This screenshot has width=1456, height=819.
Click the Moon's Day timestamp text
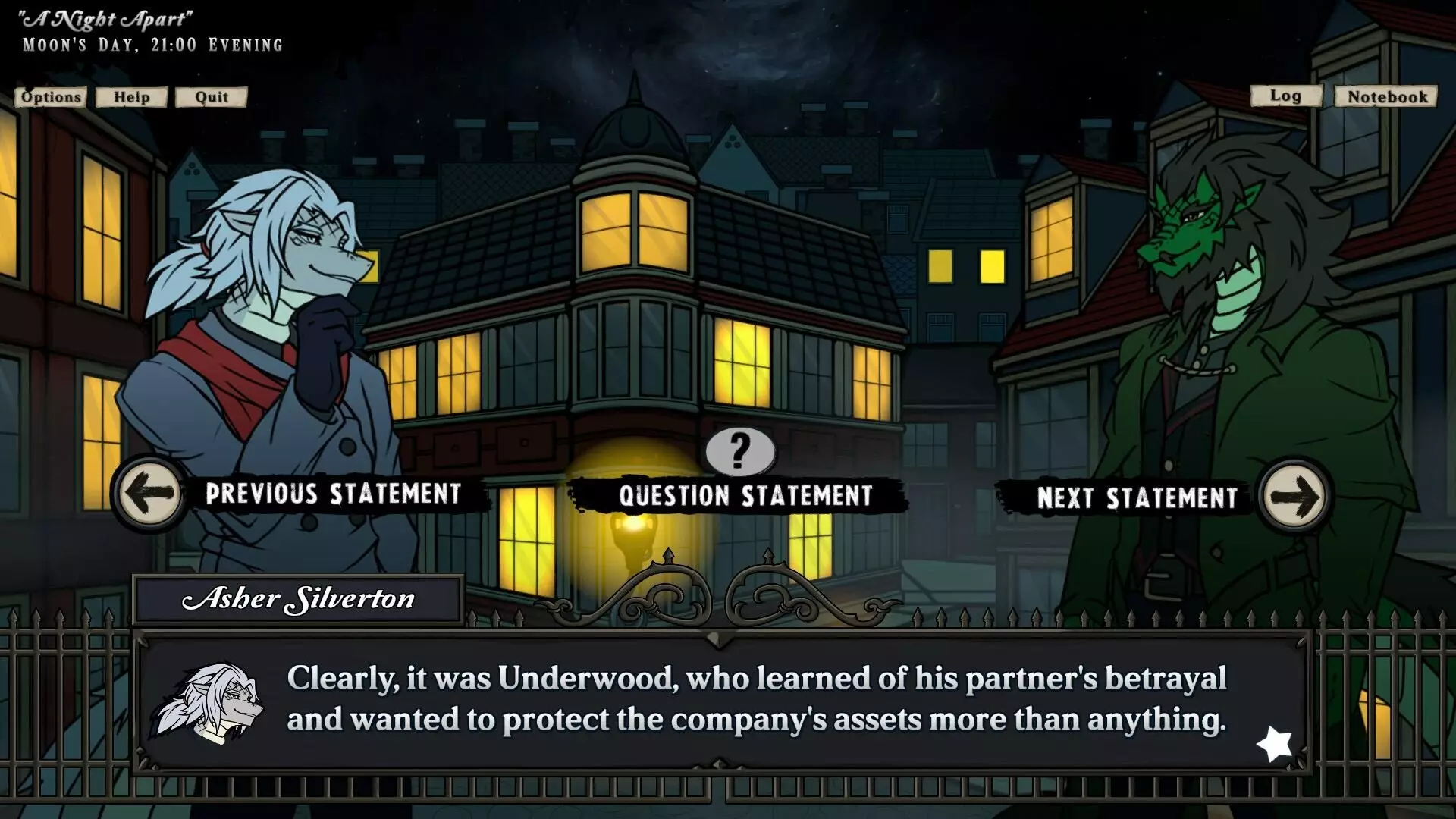pyautogui.click(x=152, y=44)
